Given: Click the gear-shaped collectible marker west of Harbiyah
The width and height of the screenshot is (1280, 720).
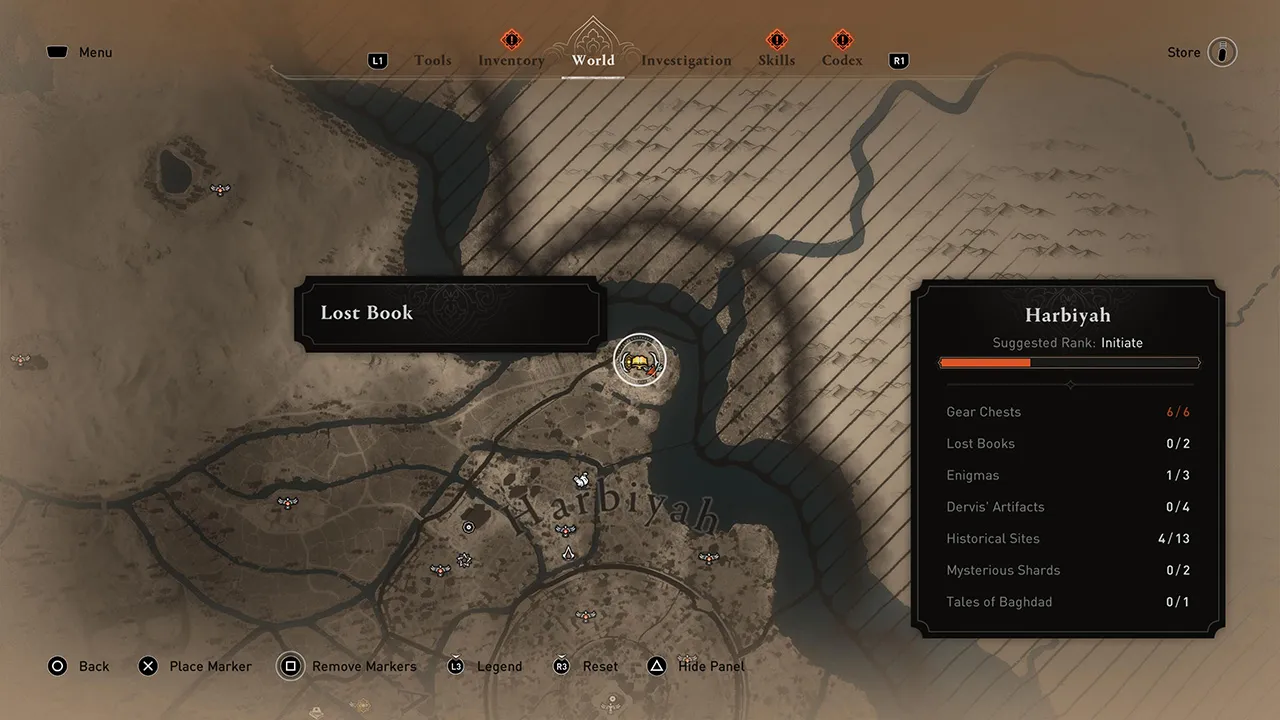Looking at the screenshot, I should tap(464, 559).
